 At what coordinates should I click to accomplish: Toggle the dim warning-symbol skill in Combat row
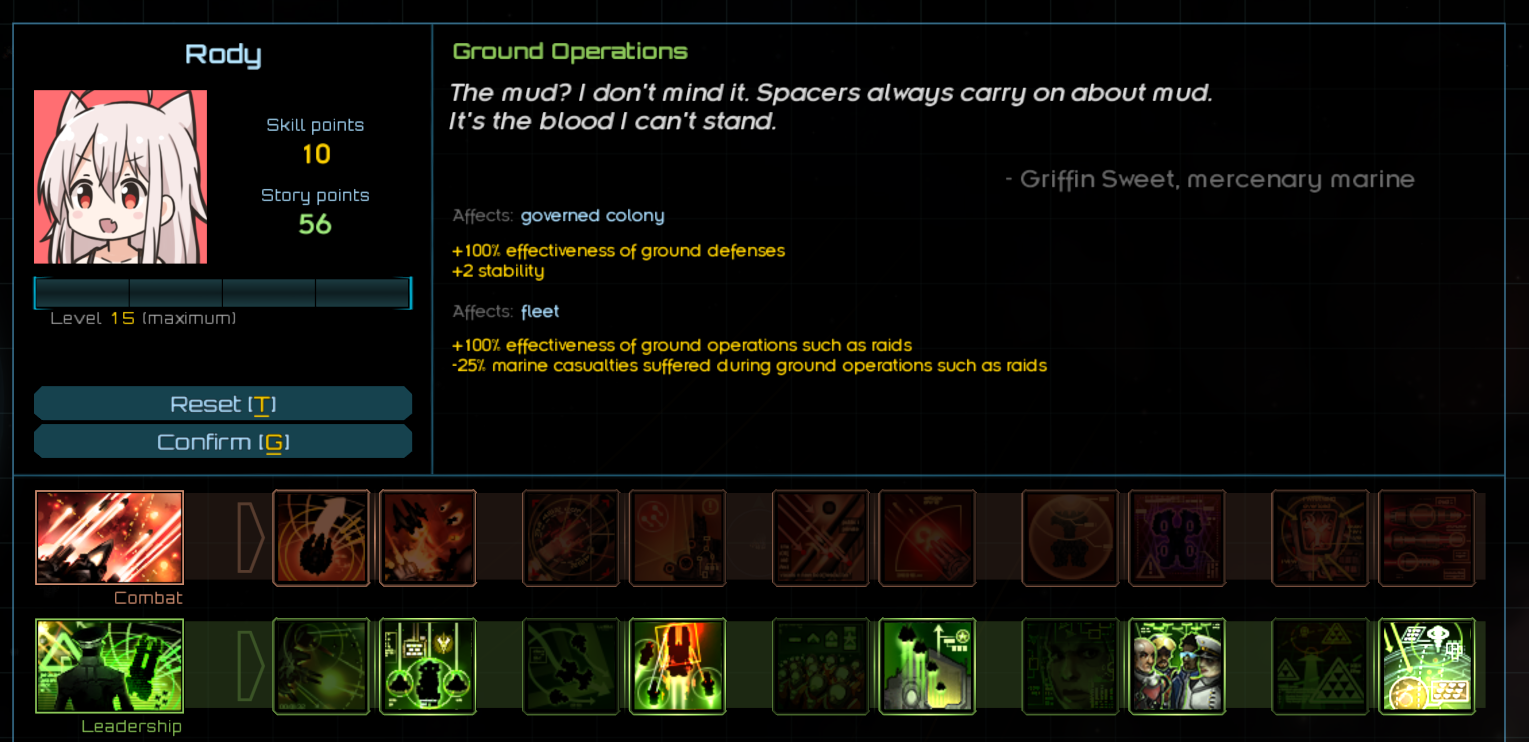[1177, 538]
